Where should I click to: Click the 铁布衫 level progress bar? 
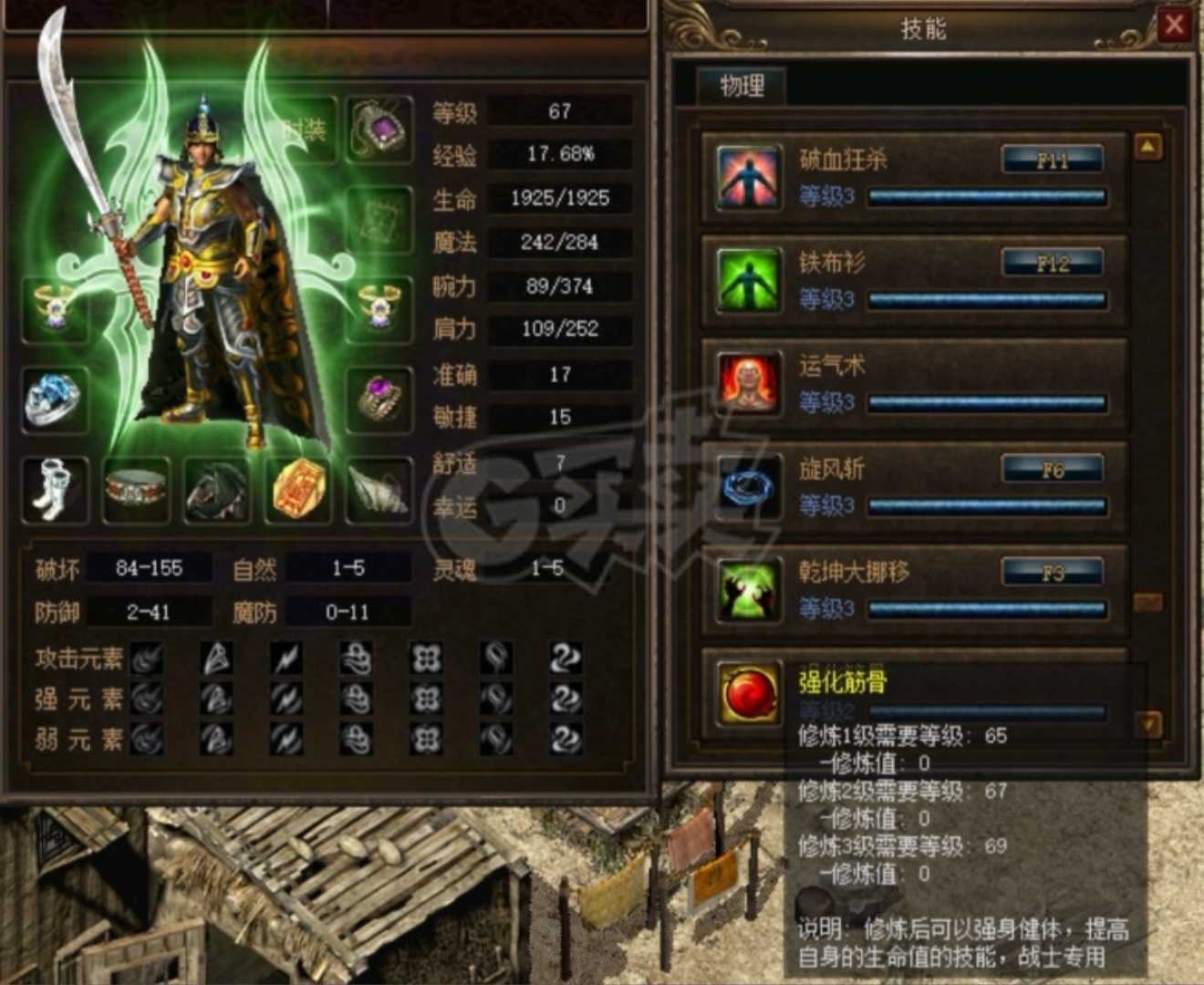coord(987,298)
